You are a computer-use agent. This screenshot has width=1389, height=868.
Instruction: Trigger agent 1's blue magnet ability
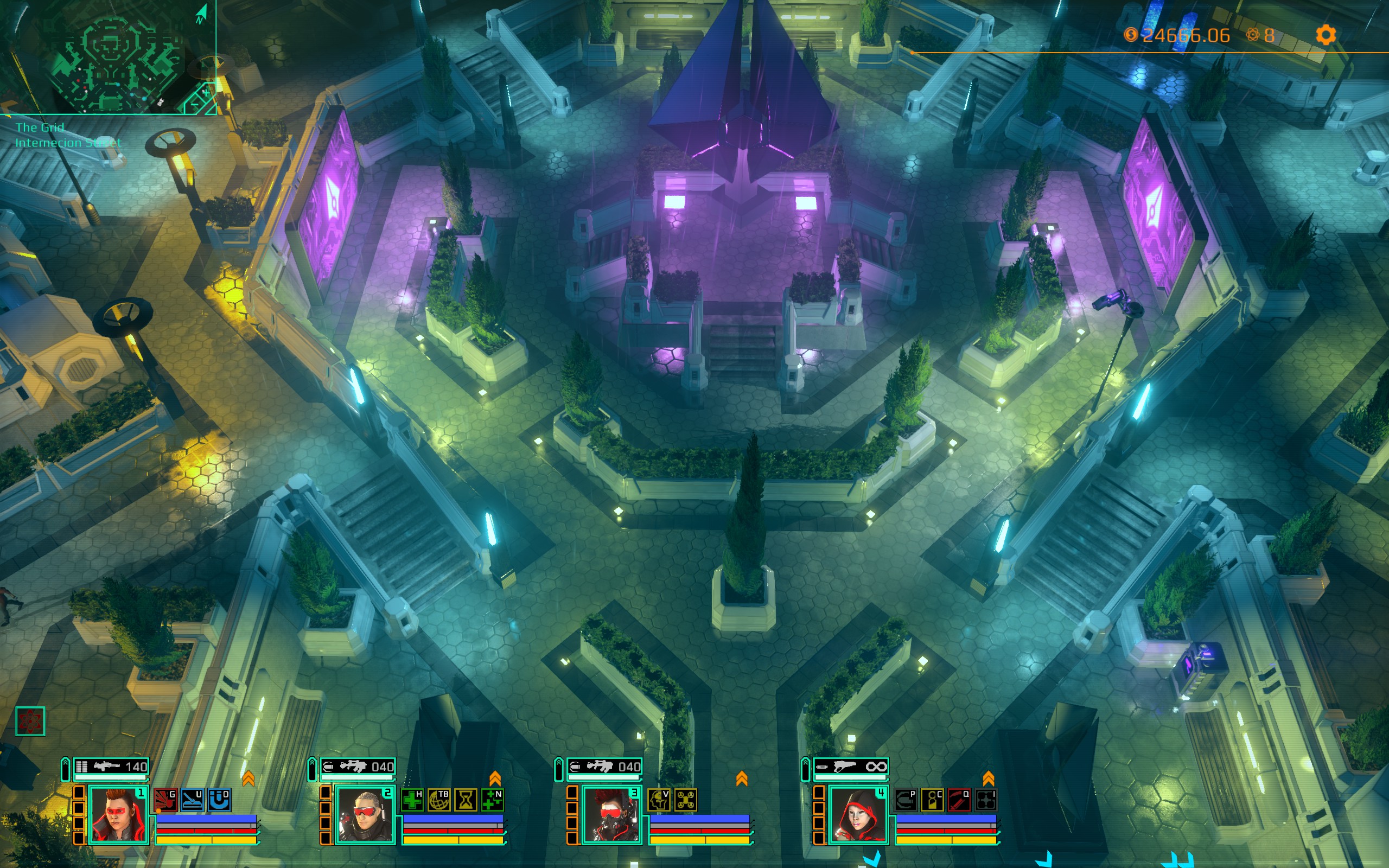pyautogui.click(x=219, y=800)
